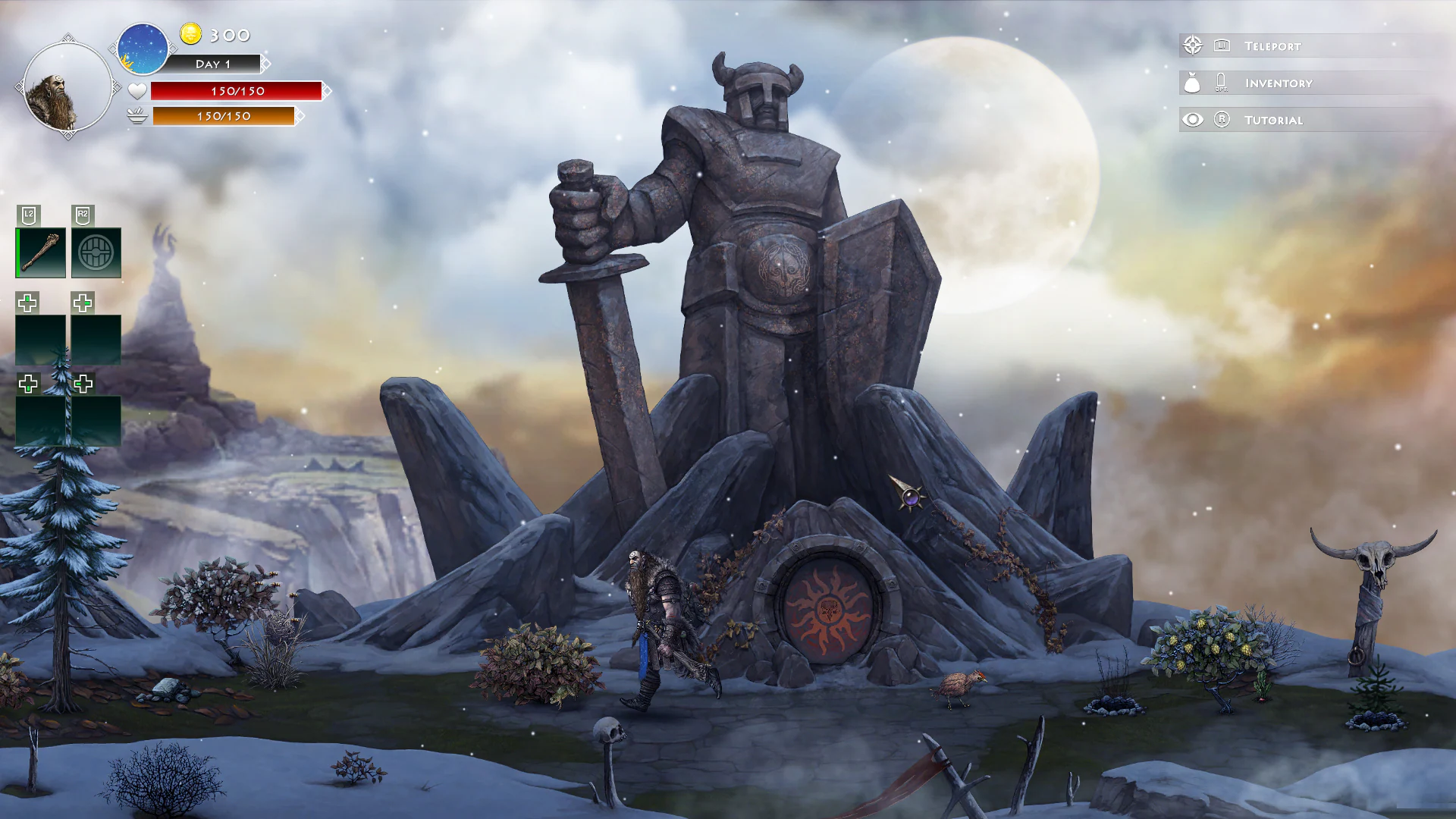Toggle the first empty quick-slot plus icon
The image size is (1456, 819).
(x=28, y=303)
